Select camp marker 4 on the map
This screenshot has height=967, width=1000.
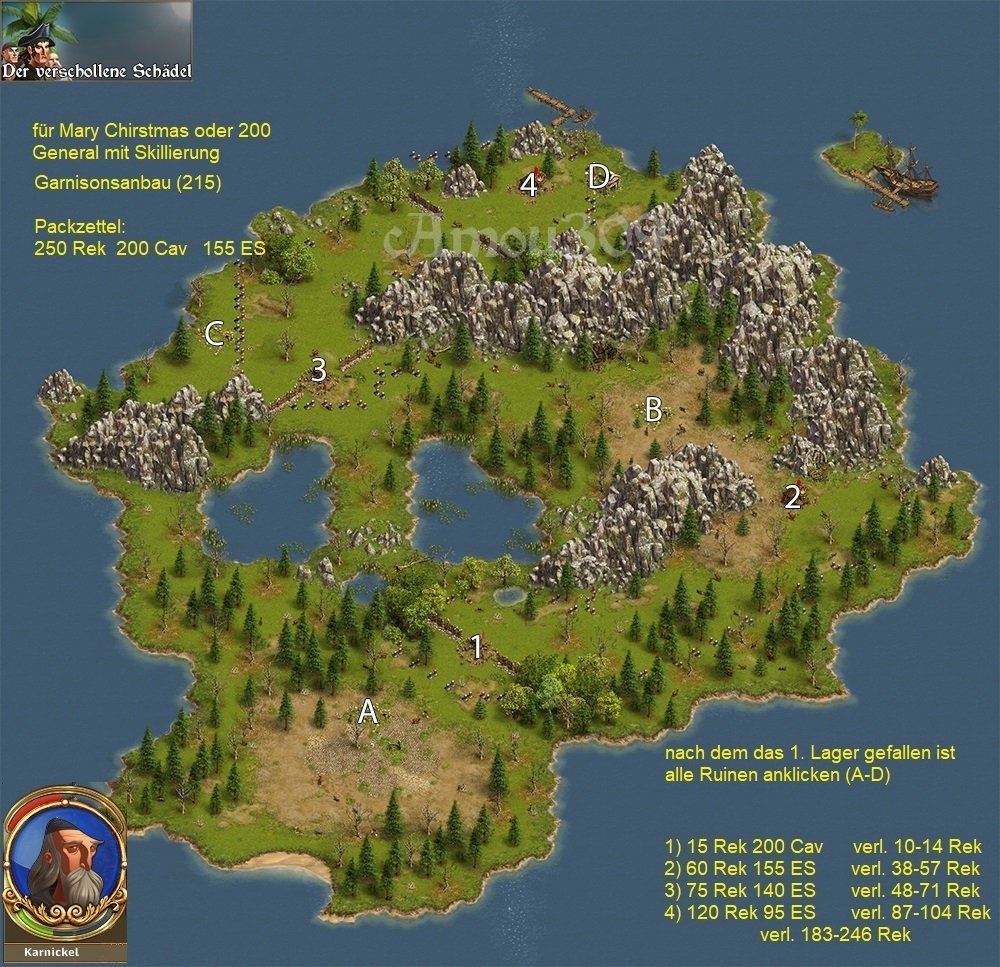click(529, 184)
